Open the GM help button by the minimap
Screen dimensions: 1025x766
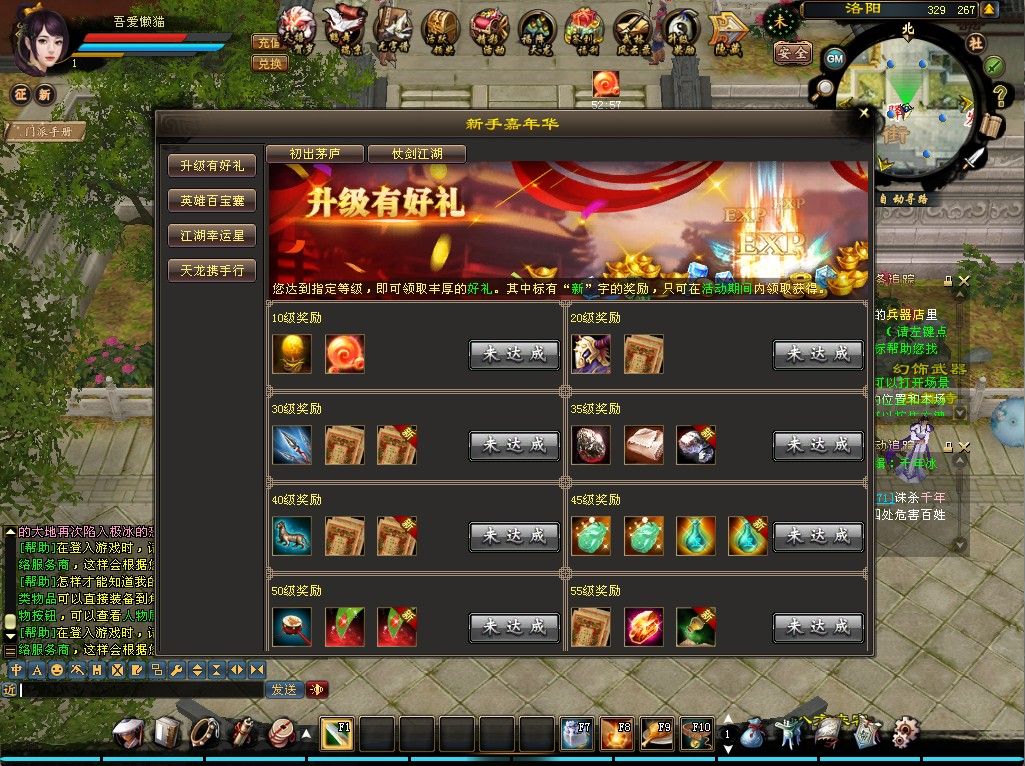834,58
